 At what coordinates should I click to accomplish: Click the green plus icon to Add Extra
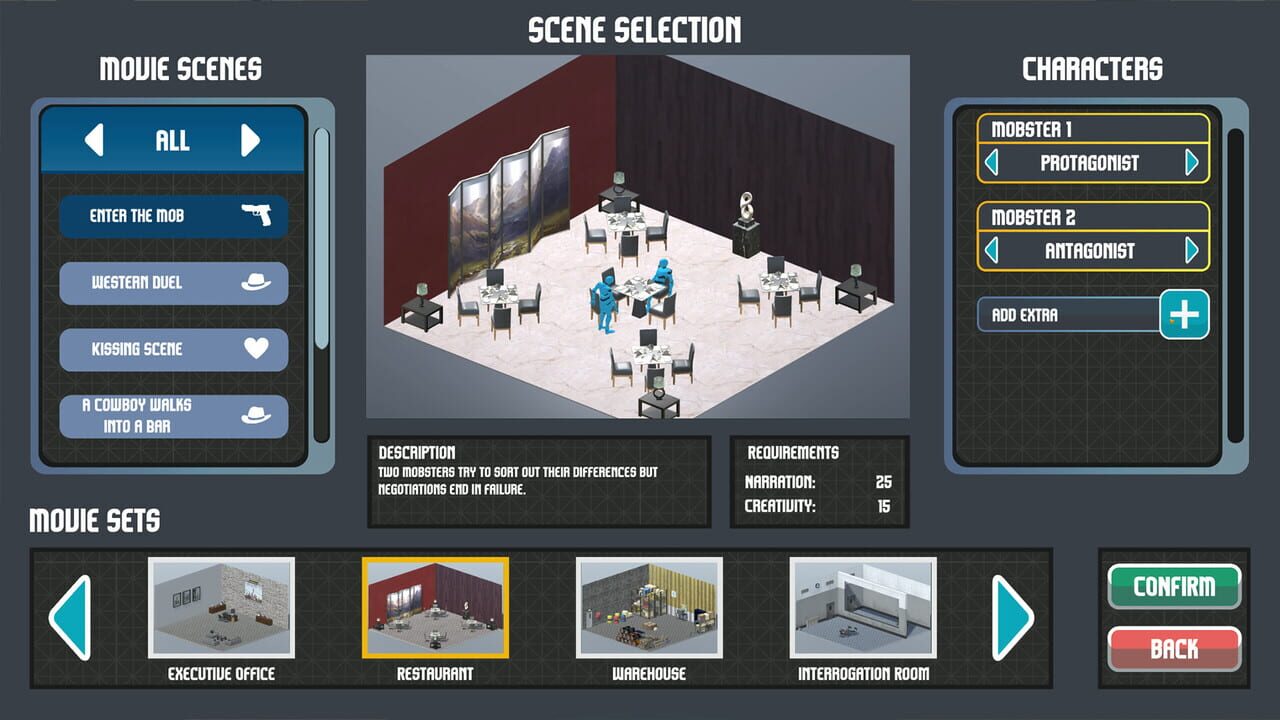click(x=1184, y=314)
